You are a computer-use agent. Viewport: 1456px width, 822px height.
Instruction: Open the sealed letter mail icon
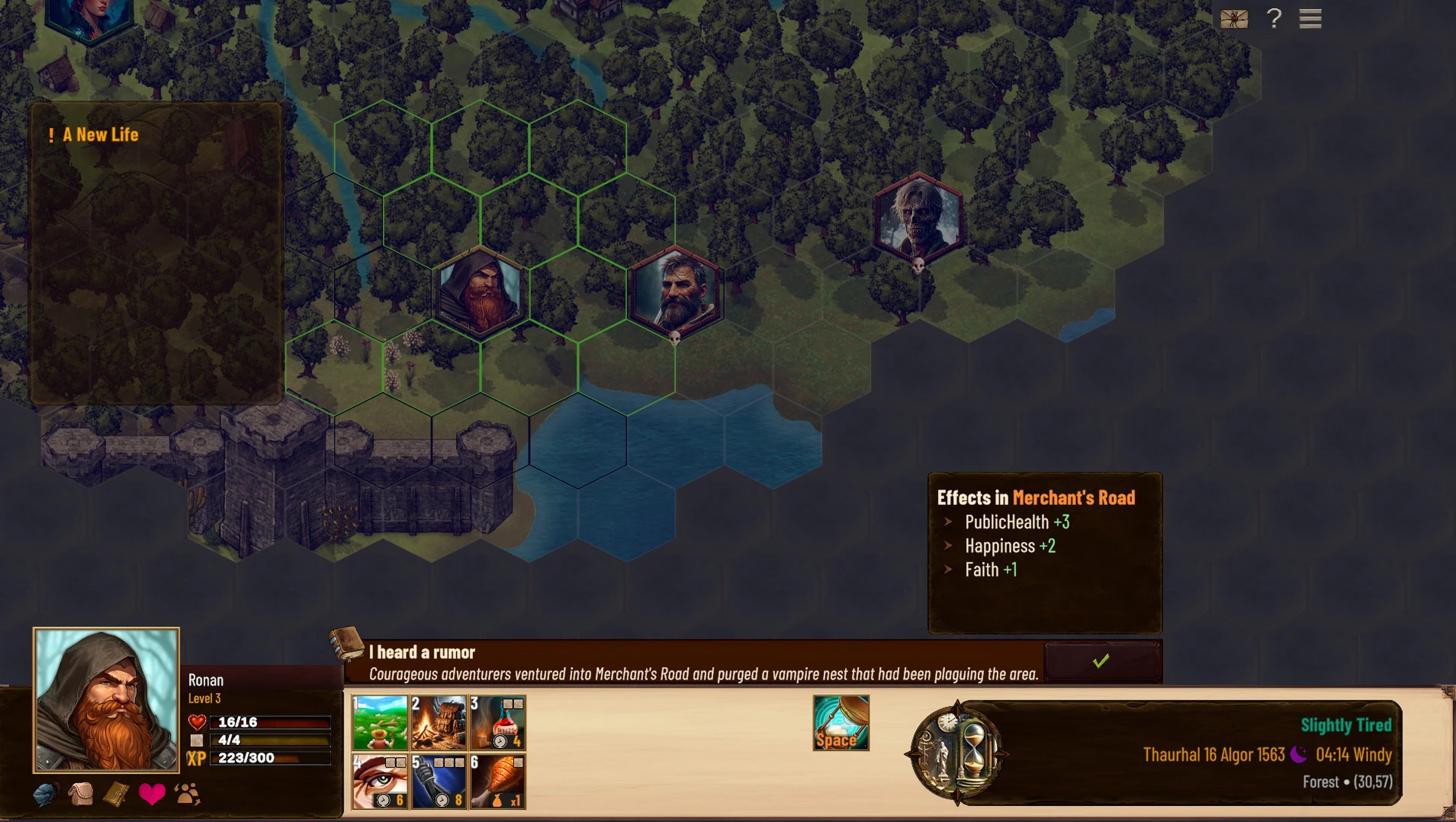point(1234,18)
